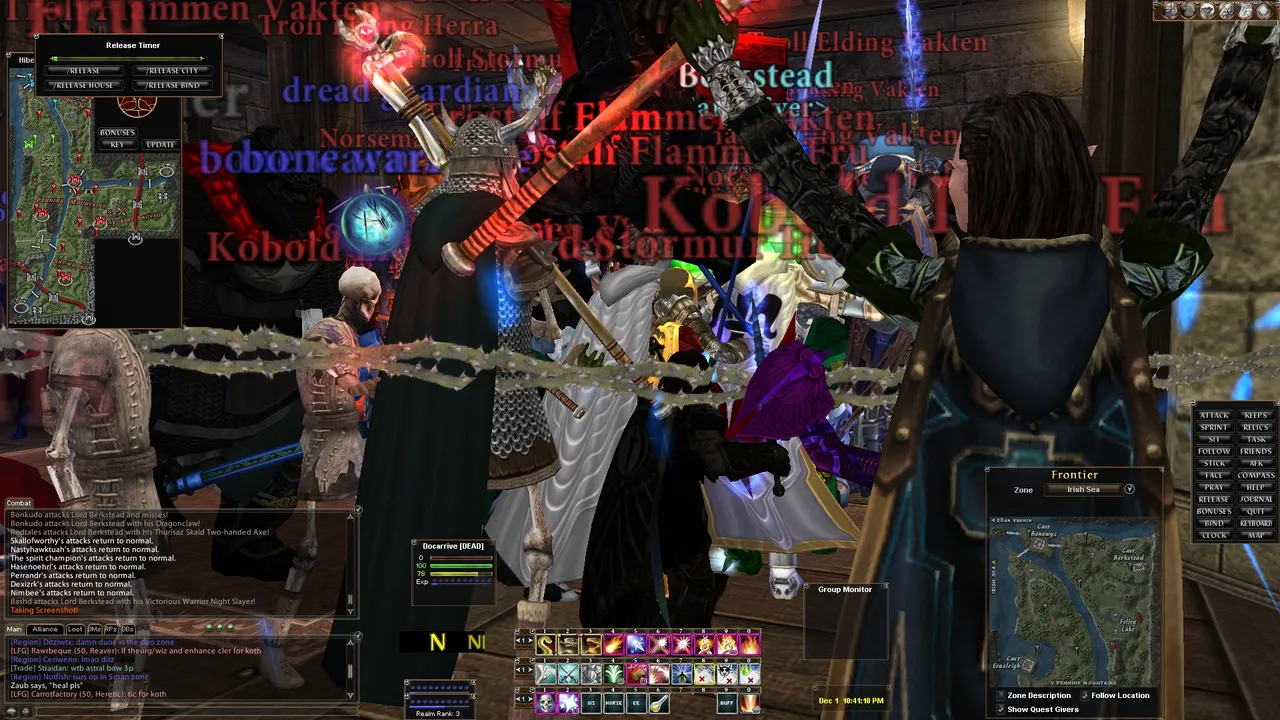Select the fireball spell on the top quickbar

click(613, 645)
